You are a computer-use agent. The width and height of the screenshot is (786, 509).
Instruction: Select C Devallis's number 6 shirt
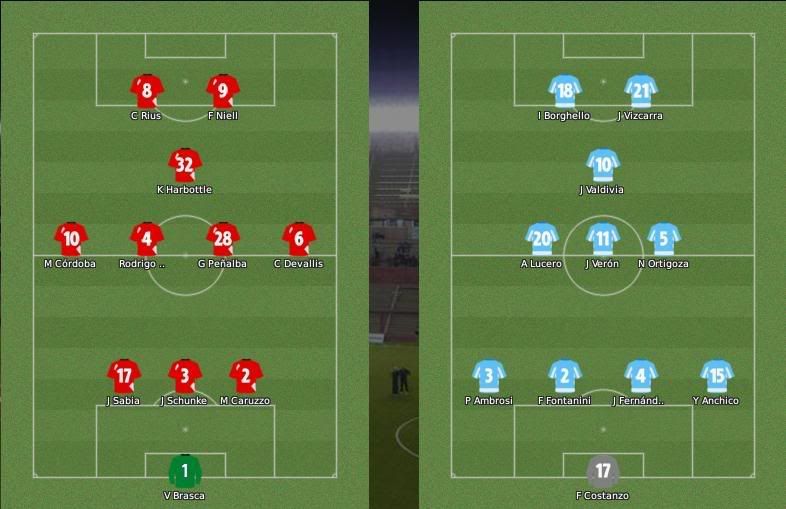click(x=299, y=239)
